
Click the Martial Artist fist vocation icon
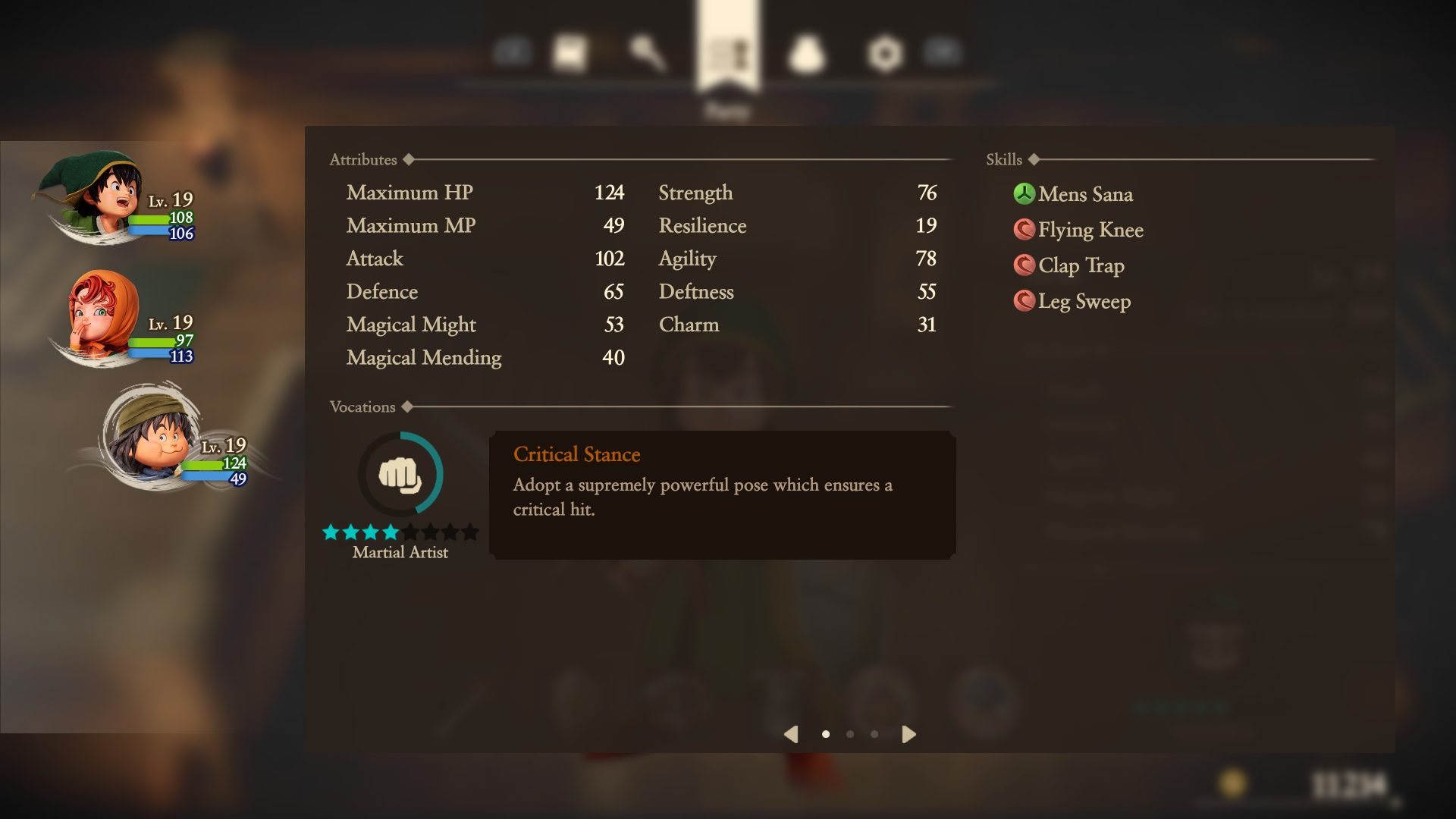(x=400, y=475)
